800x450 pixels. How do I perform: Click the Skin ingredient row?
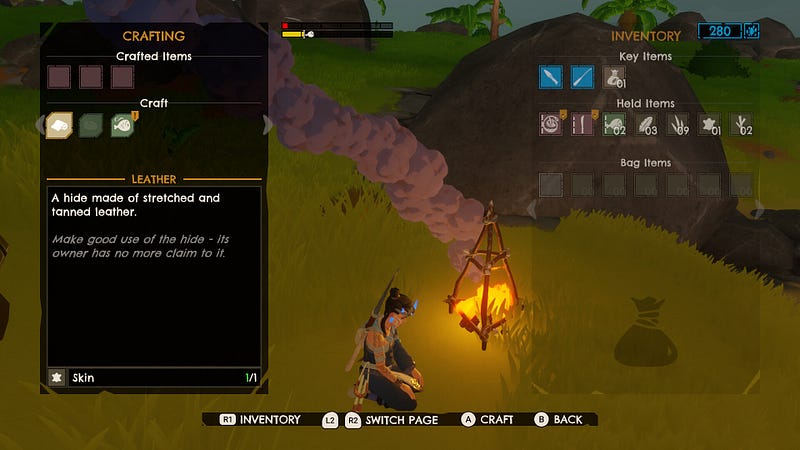pos(154,379)
